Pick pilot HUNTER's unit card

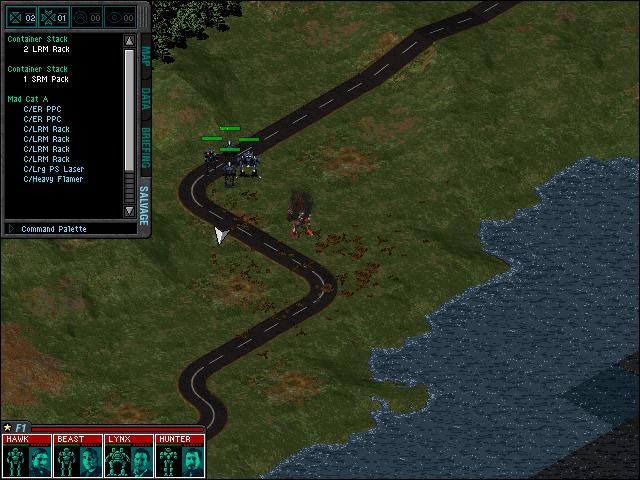(x=178, y=456)
